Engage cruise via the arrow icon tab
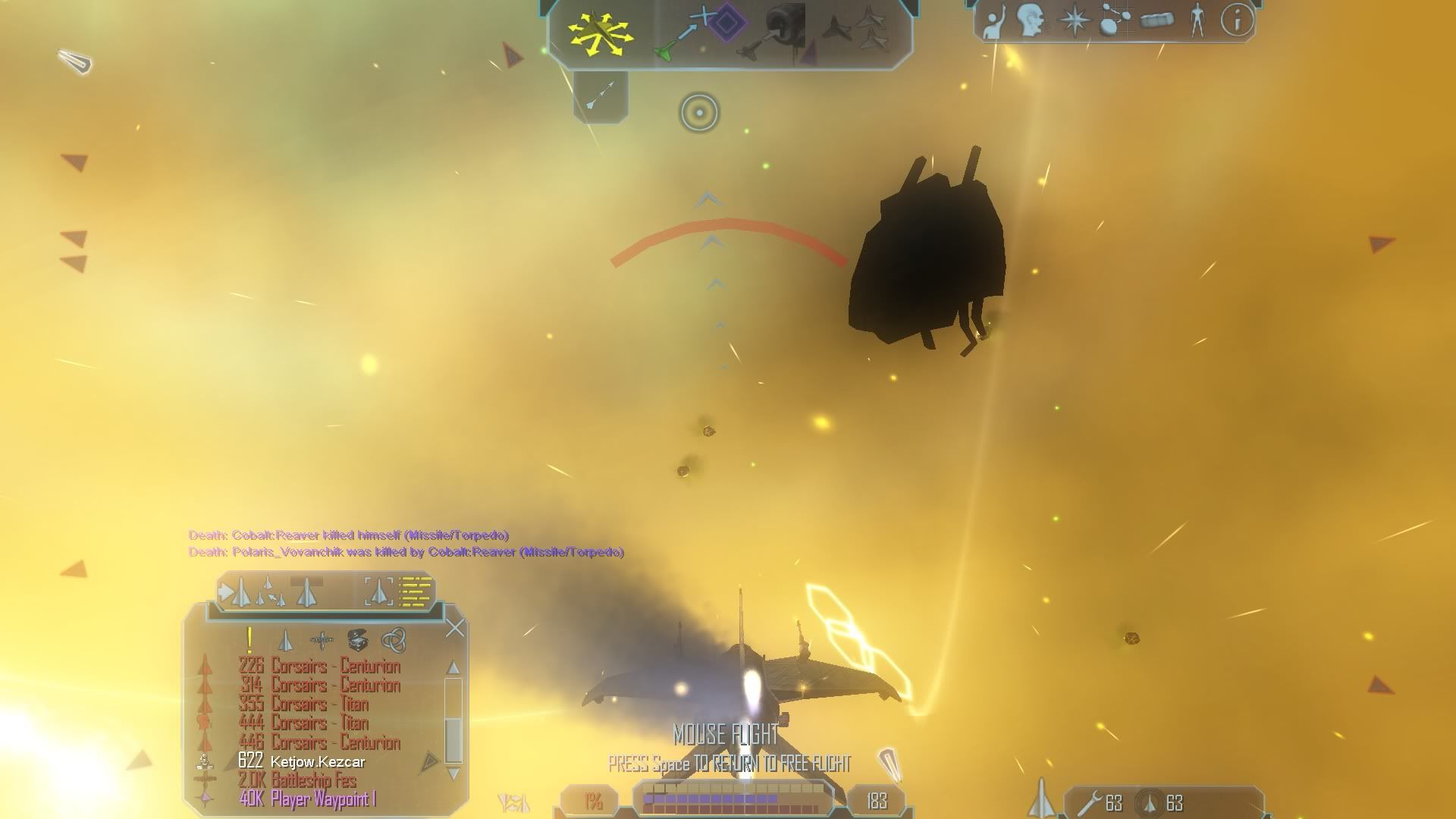Image resolution: width=1456 pixels, height=819 pixels. pos(601,96)
